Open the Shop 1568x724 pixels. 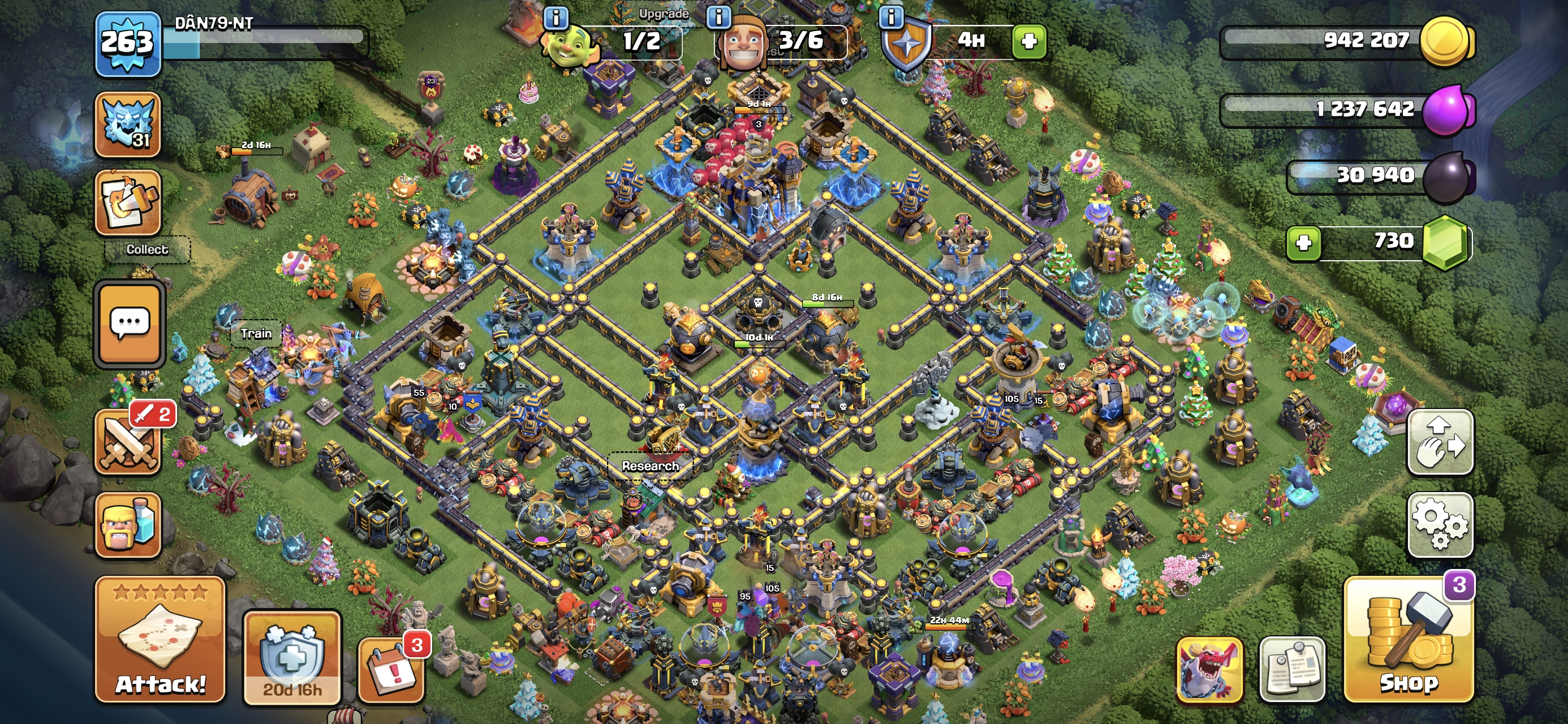coord(1408,639)
